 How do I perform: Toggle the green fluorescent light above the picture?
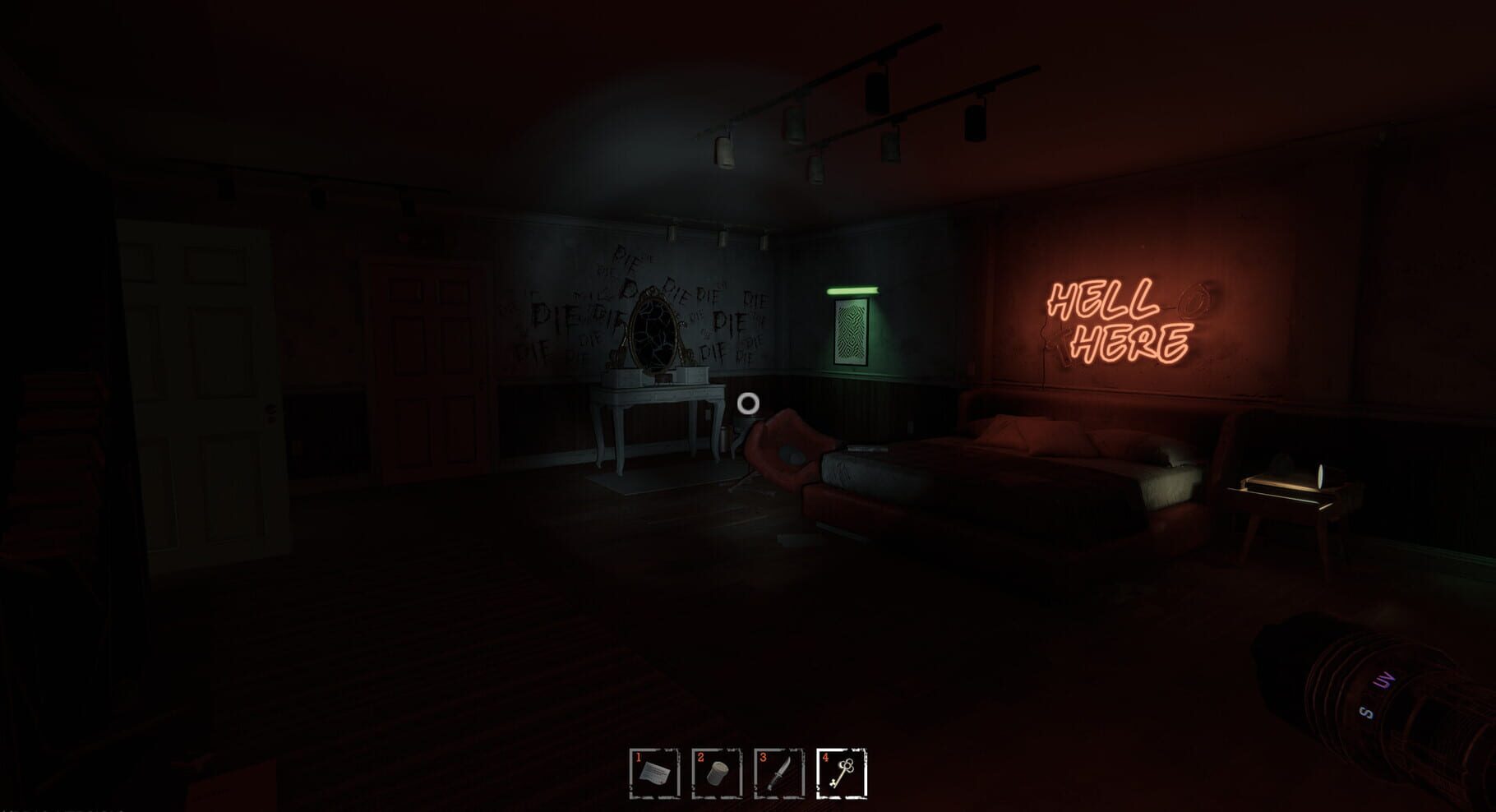(855, 292)
